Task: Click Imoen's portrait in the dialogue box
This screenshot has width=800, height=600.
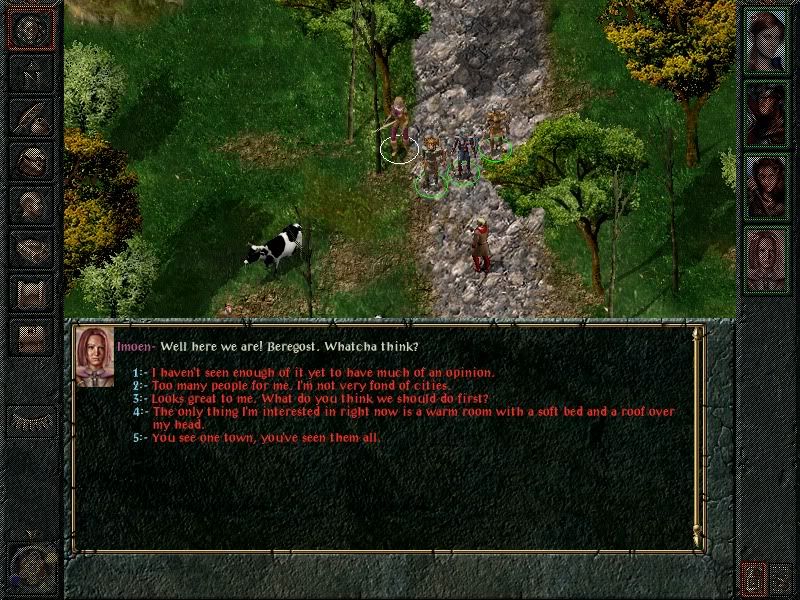Action: (95, 355)
